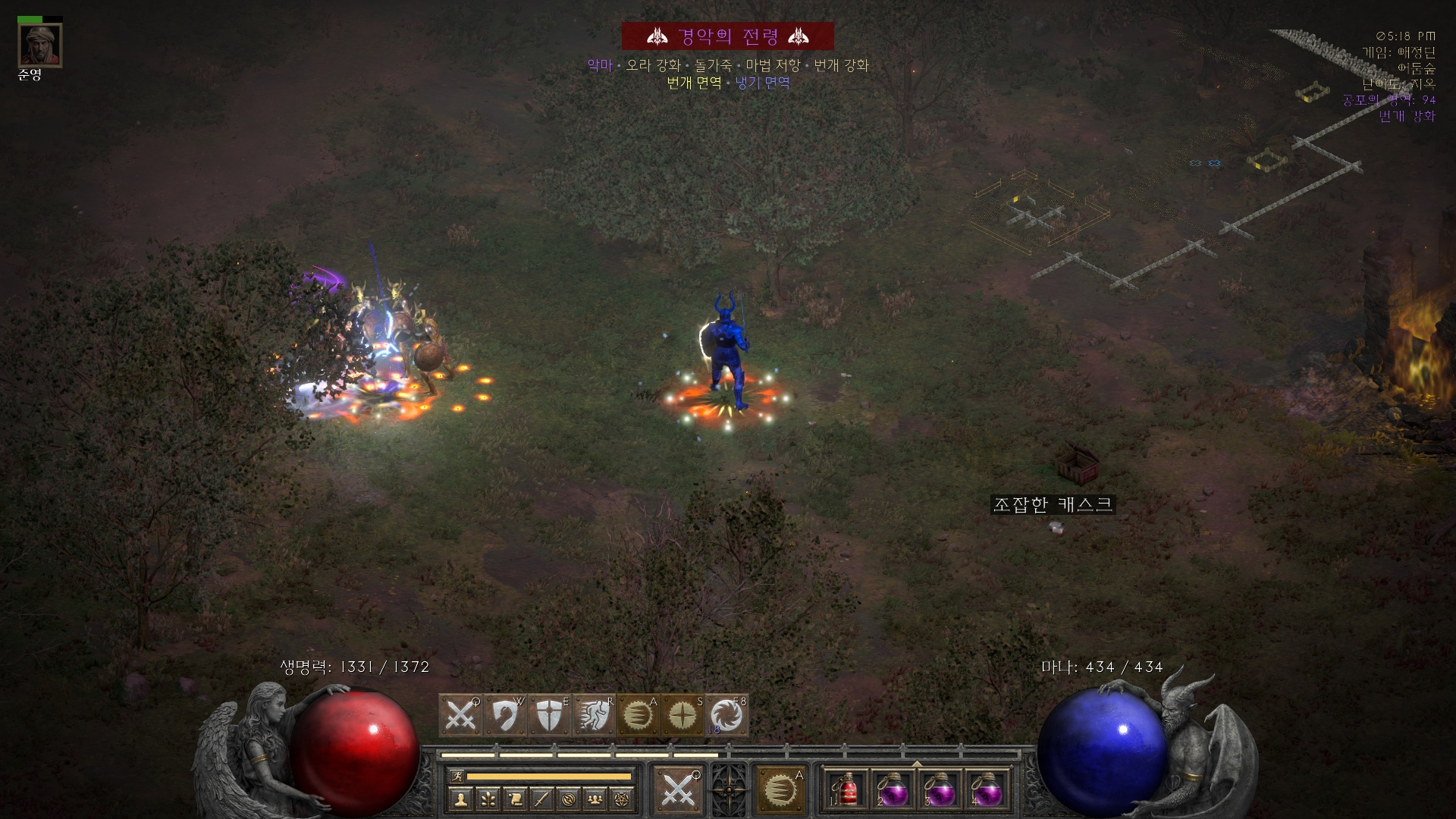Select the horse-head shield skill in quick bar

(x=505, y=715)
